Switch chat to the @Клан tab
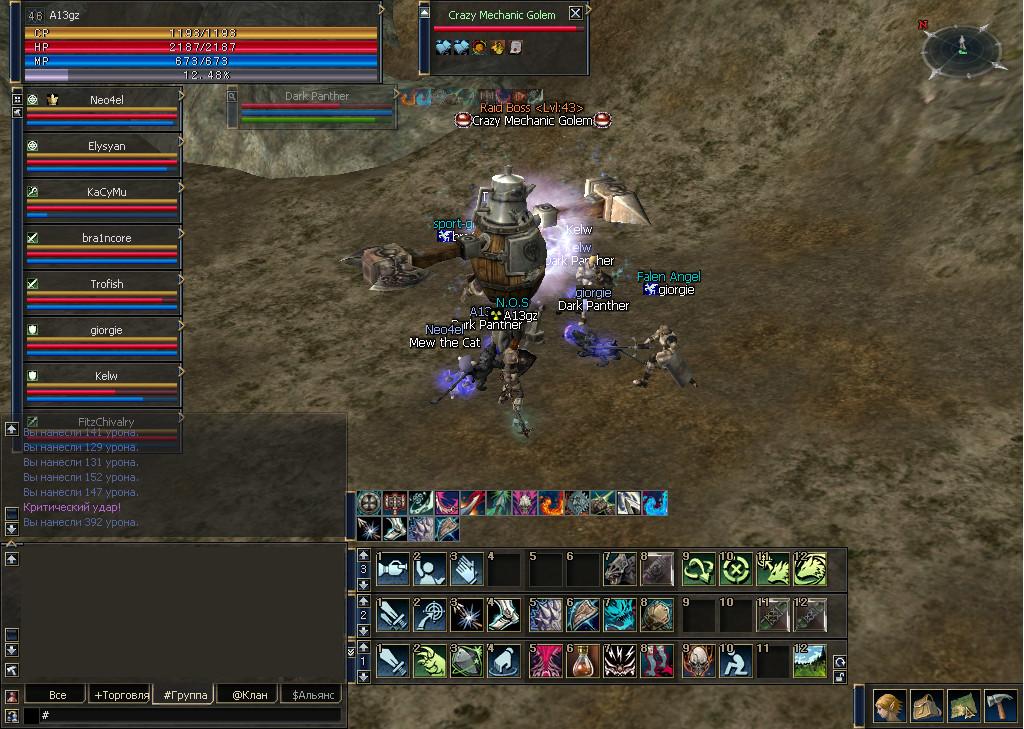Screen dimensions: 1024x729 pyautogui.click(x=249, y=695)
